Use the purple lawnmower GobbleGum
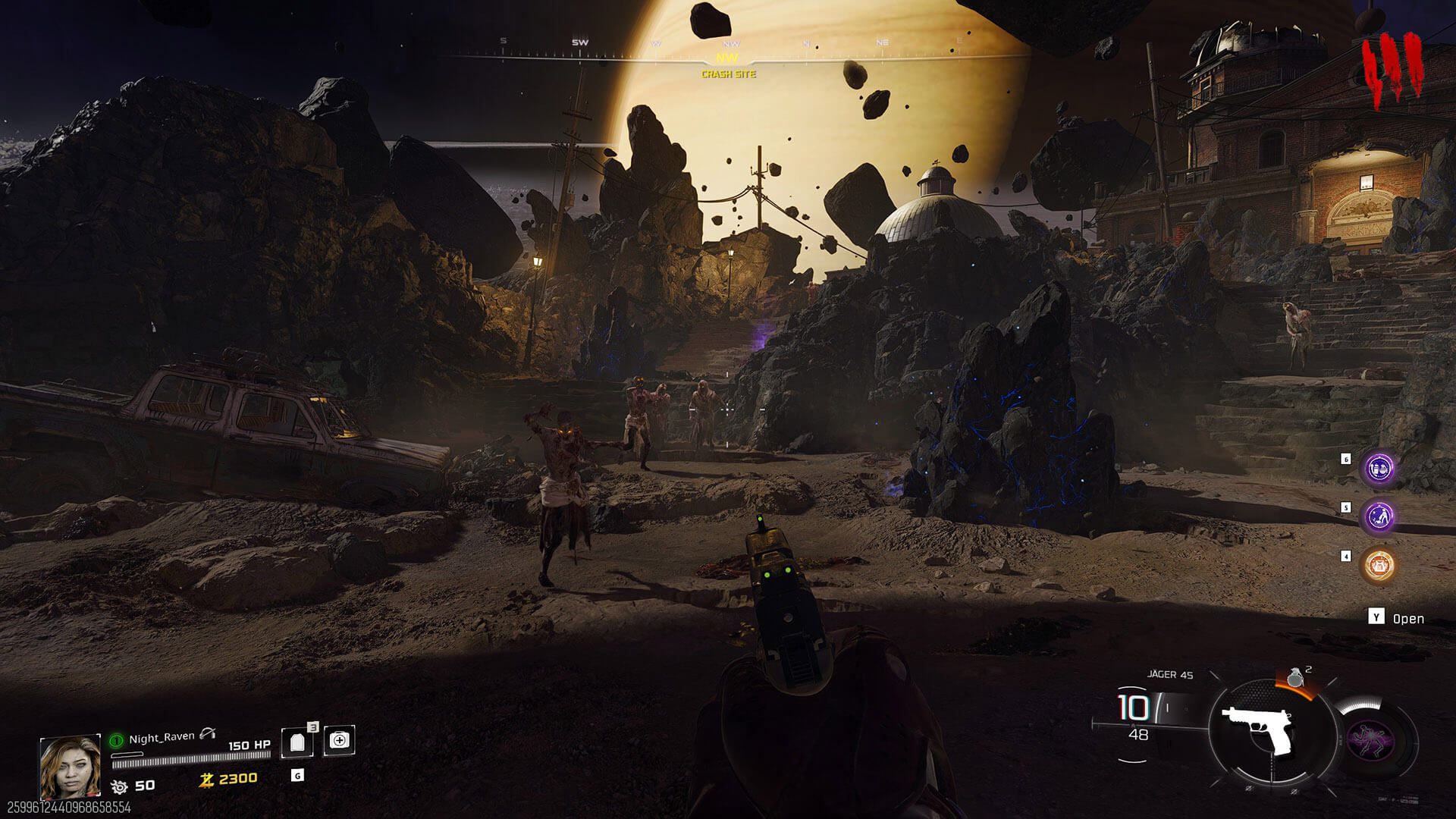The image size is (1456, 819). click(1379, 517)
